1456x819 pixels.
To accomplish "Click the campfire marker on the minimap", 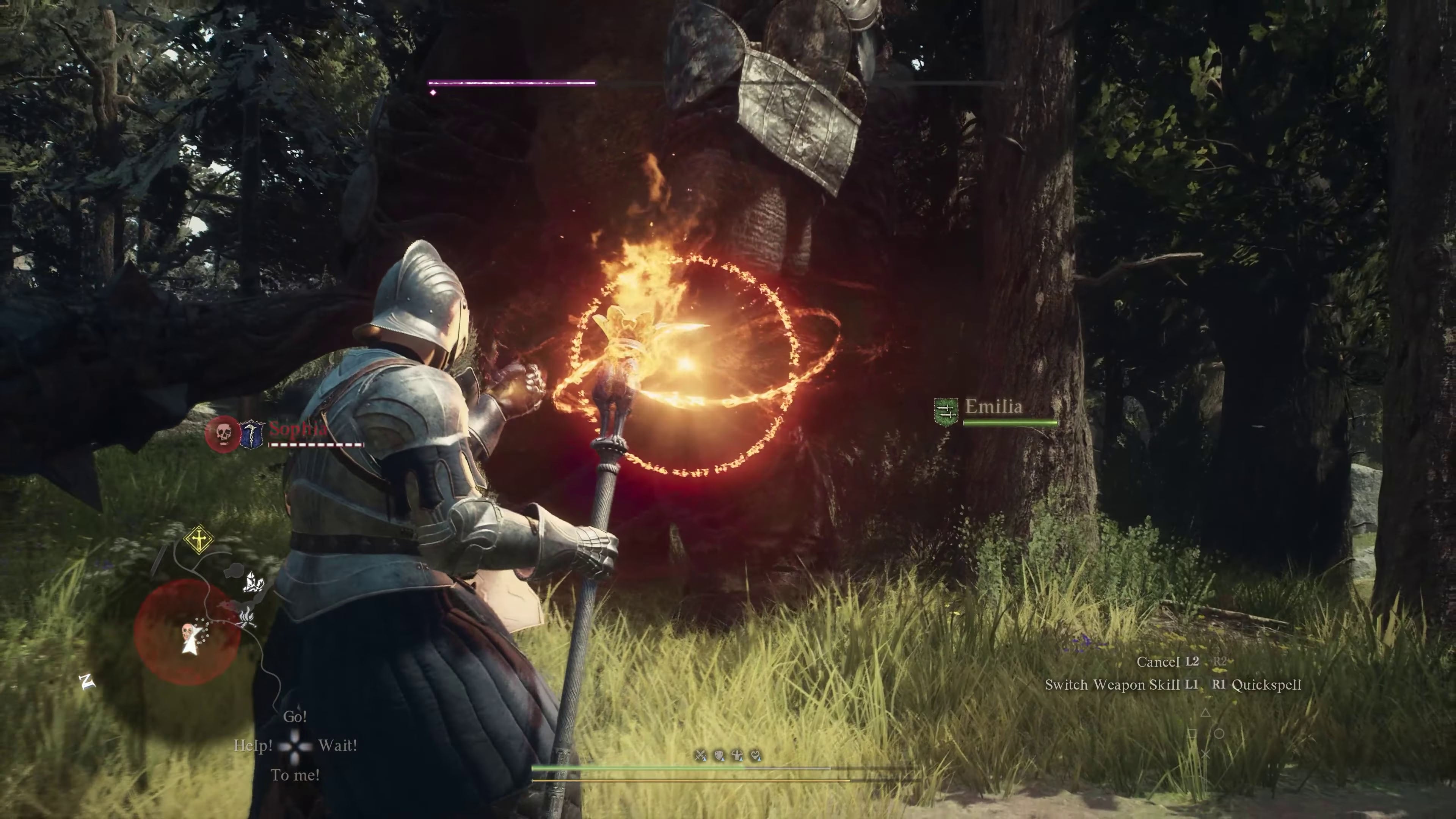I will [x=247, y=617].
